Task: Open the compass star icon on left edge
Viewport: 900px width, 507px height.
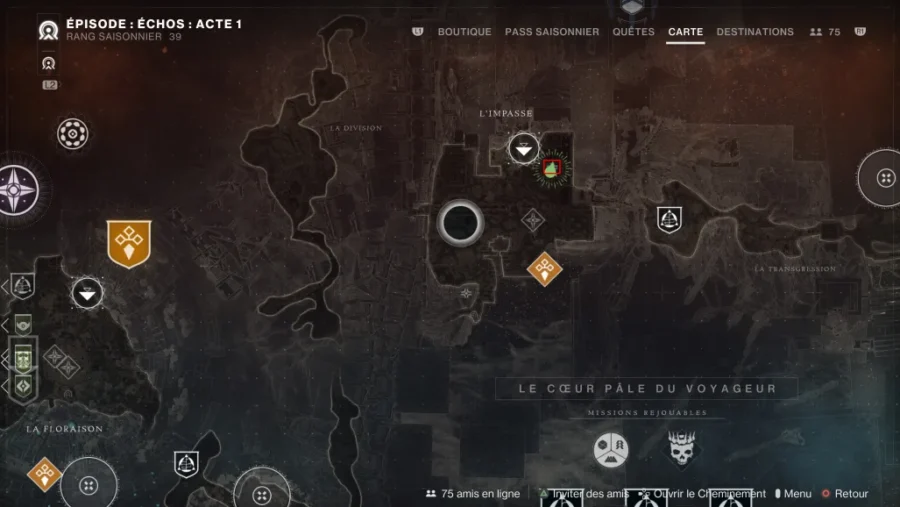Action: 17,190
